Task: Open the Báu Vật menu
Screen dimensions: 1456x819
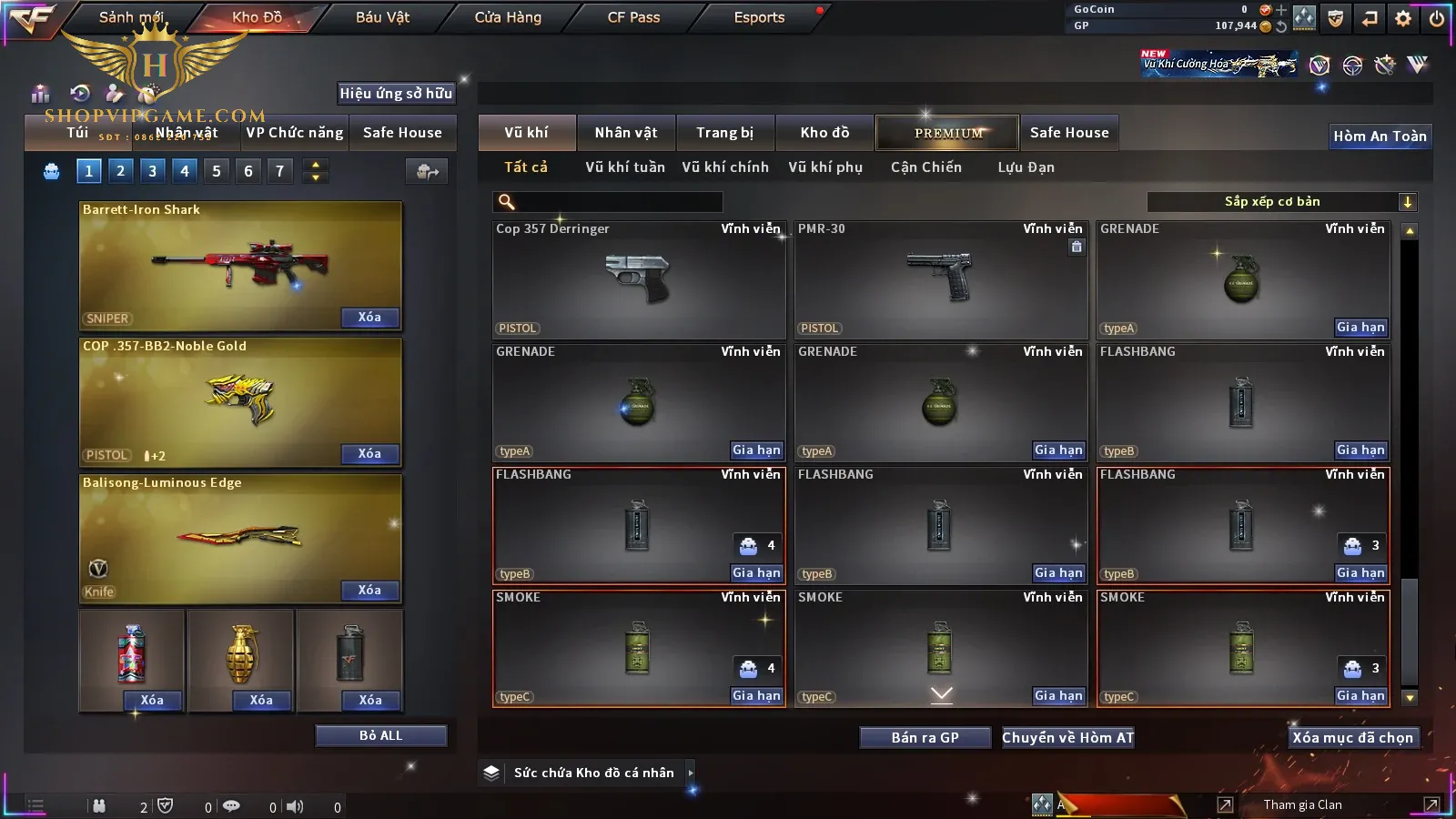Action: 382,17
